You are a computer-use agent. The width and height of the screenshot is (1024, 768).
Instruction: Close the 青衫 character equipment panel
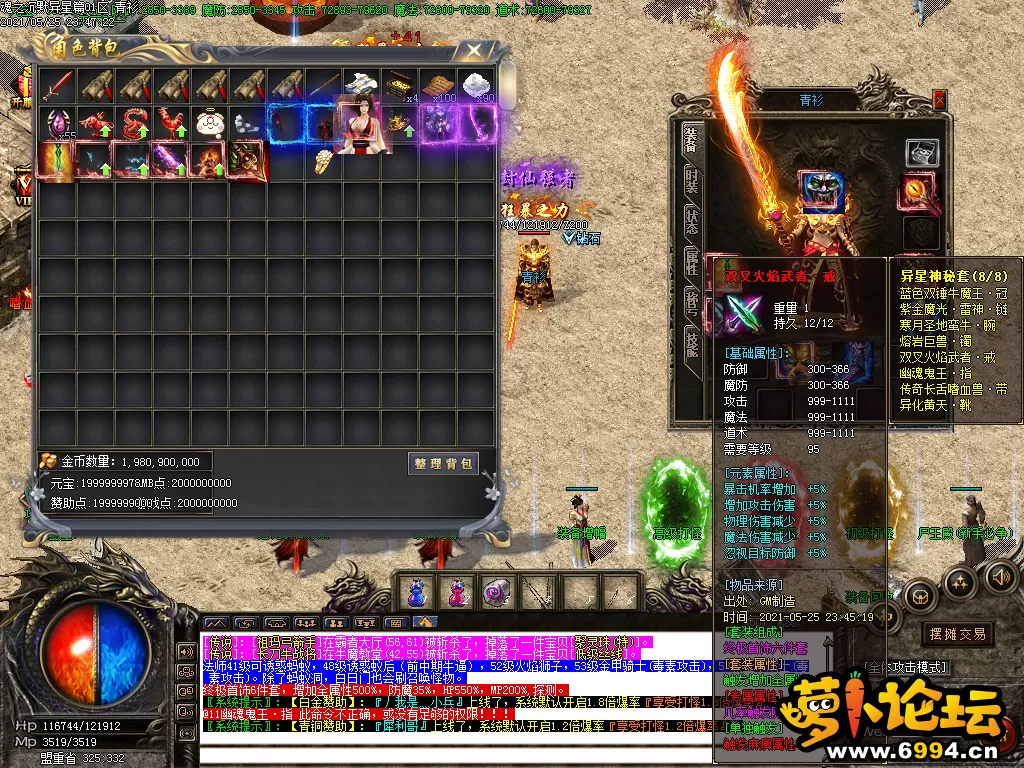[939, 98]
